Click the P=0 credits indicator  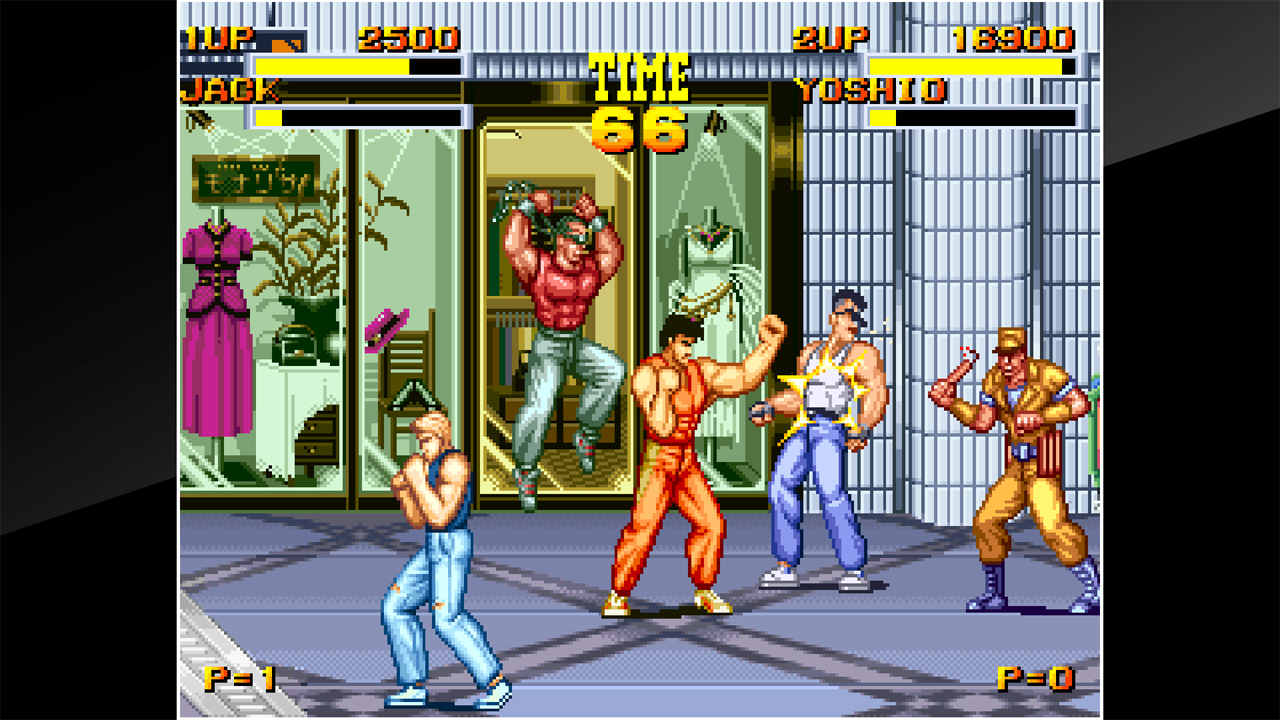coord(1035,681)
